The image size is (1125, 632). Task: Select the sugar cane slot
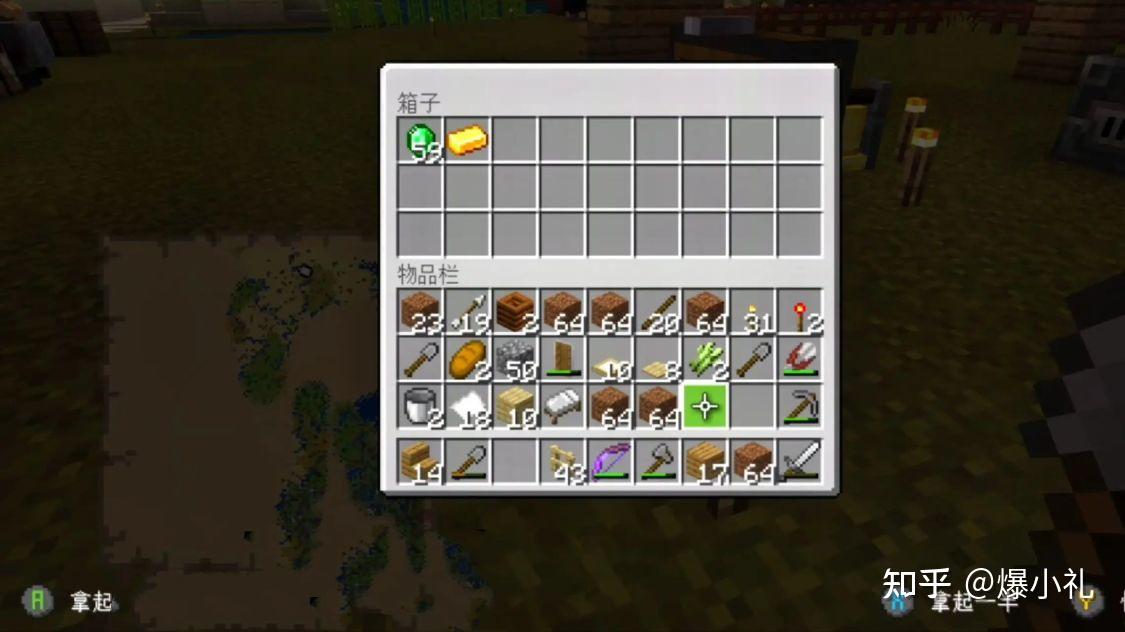(706, 359)
